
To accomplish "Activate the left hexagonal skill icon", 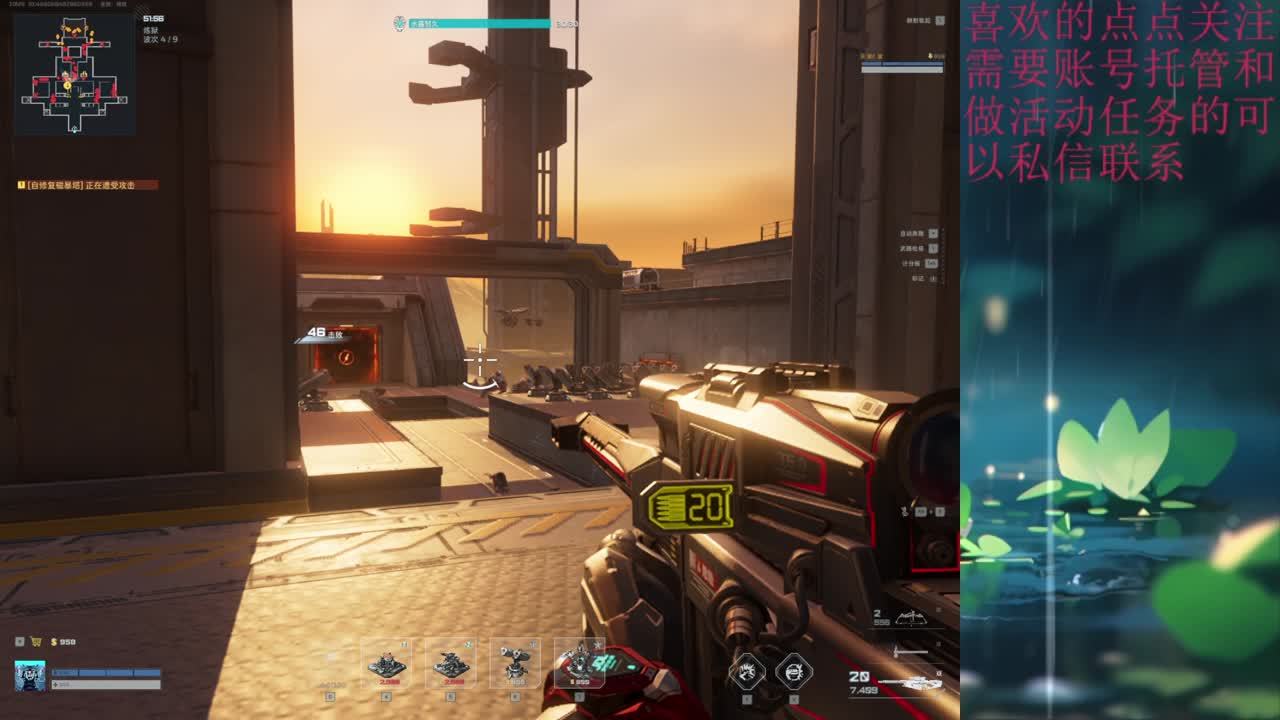I will (747, 670).
